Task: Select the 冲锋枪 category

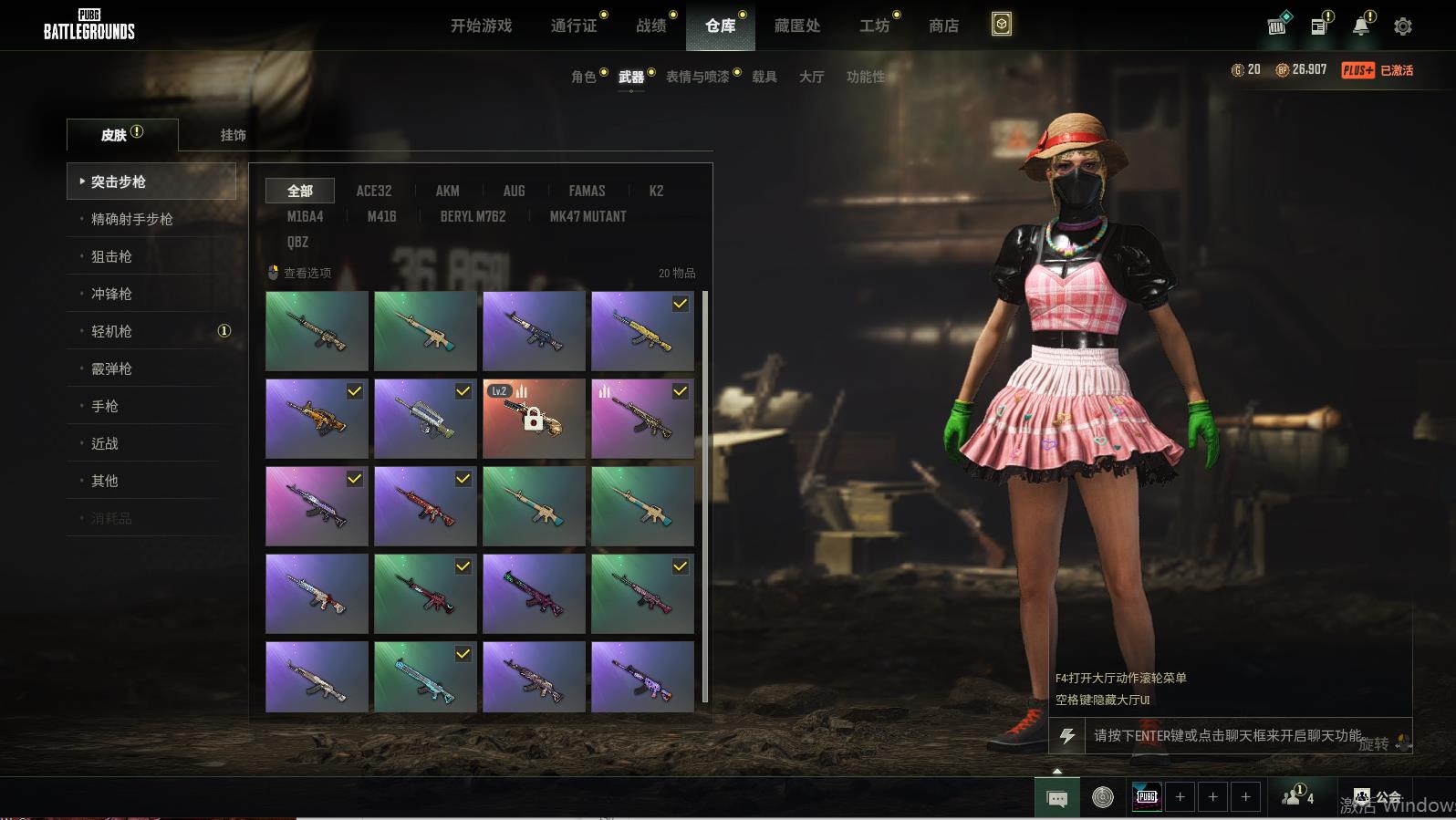Action: (x=111, y=294)
